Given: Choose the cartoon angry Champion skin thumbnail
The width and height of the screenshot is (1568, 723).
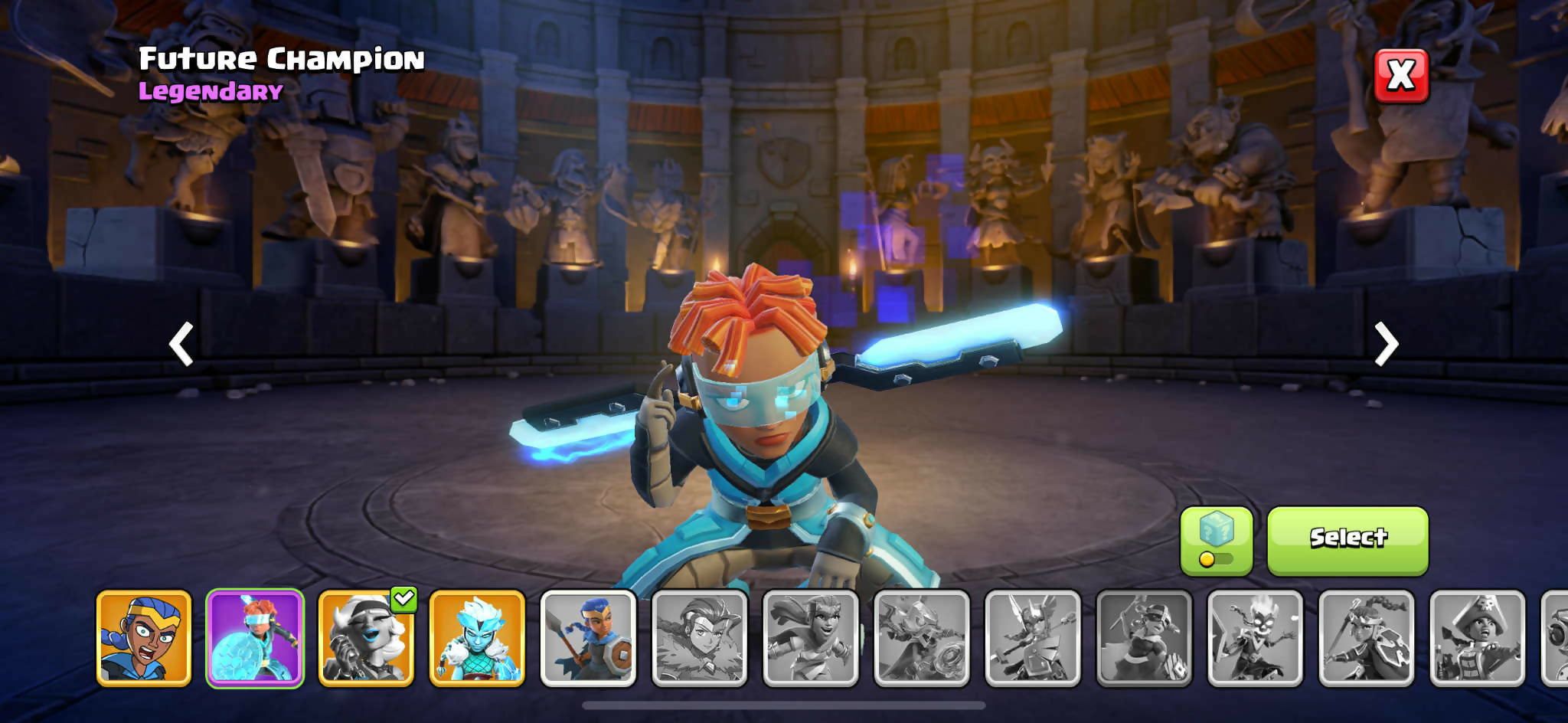Looking at the screenshot, I should 144,638.
